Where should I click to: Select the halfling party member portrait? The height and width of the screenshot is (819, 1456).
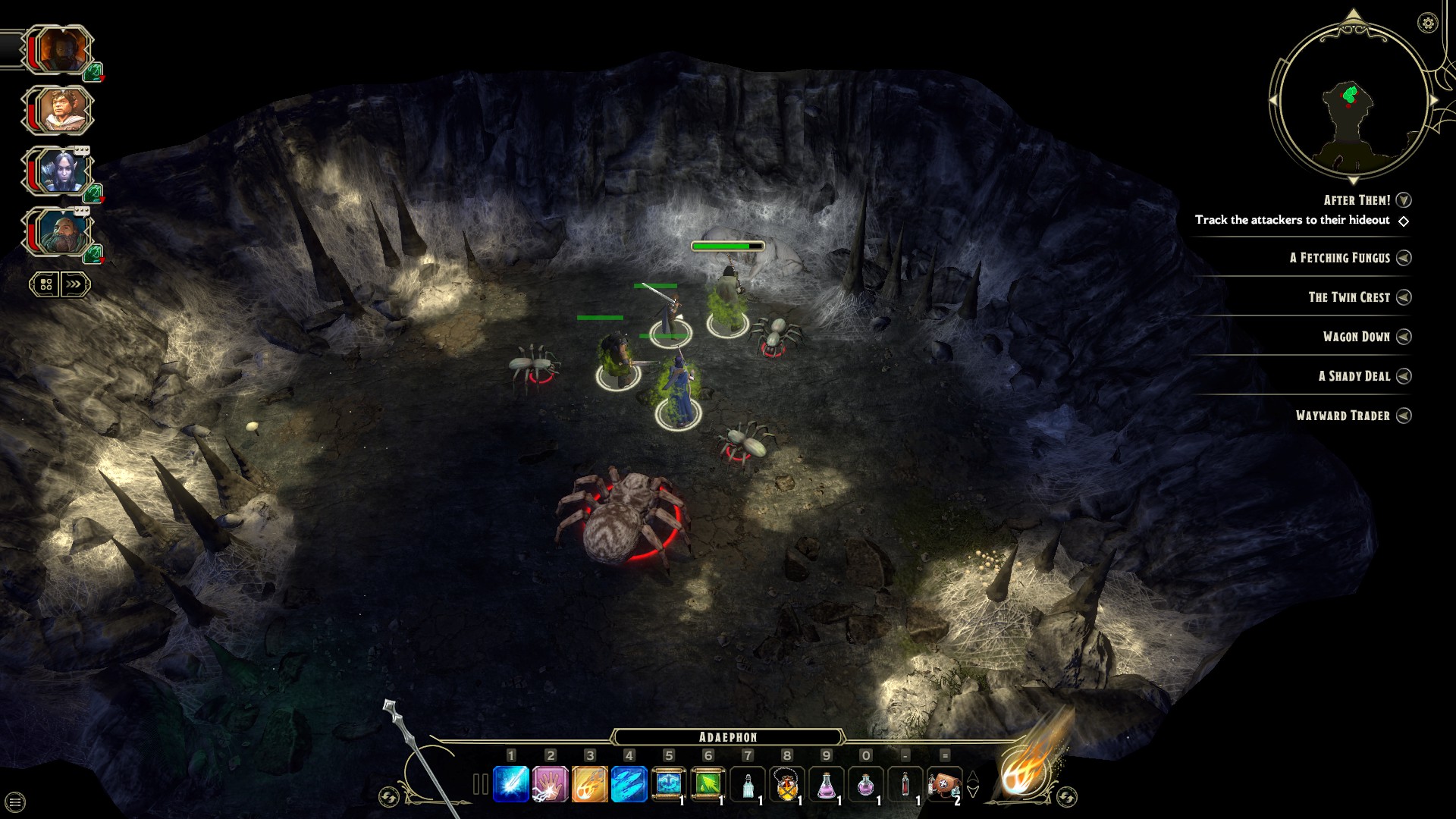59,111
